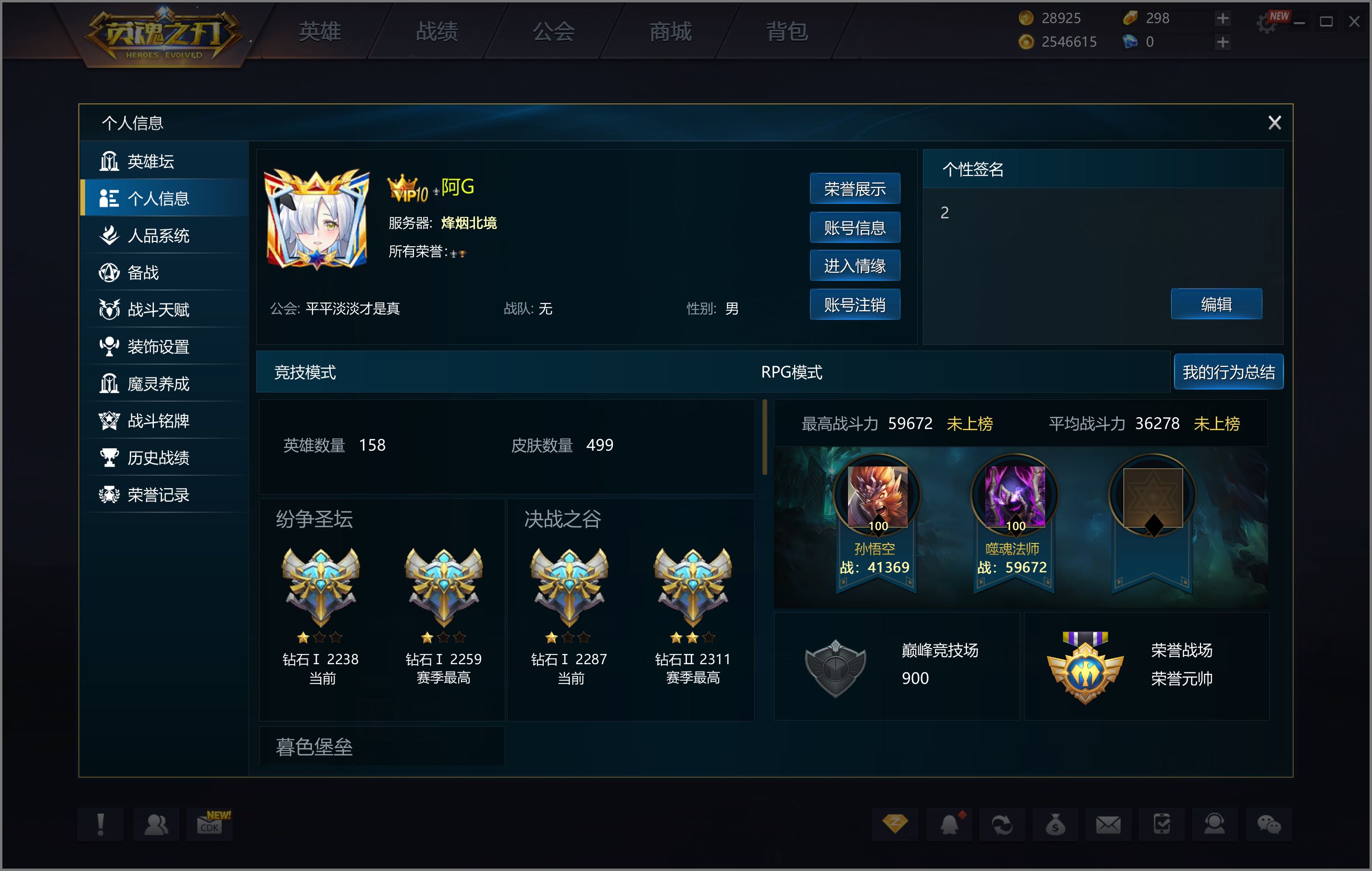This screenshot has width=1372, height=871.
Task: Click the CDK redemption icon marked NEW
Action: click(210, 825)
